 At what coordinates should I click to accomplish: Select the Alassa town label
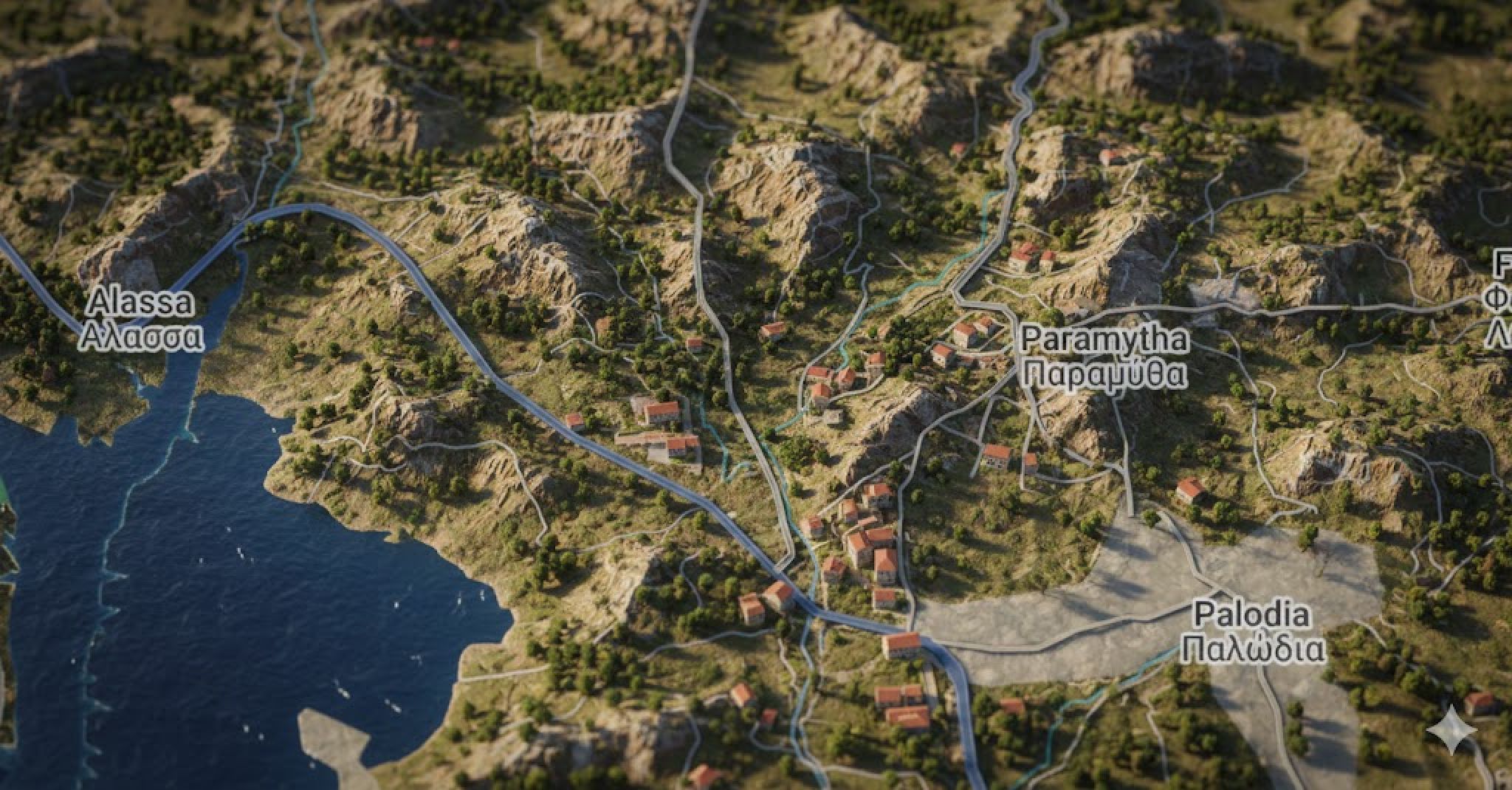coord(140,320)
